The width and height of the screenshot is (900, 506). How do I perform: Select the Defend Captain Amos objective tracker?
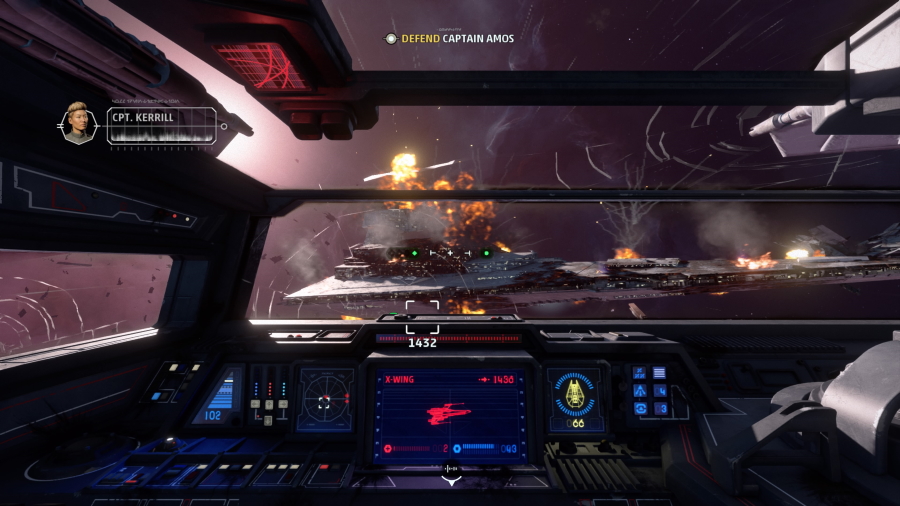tap(450, 39)
